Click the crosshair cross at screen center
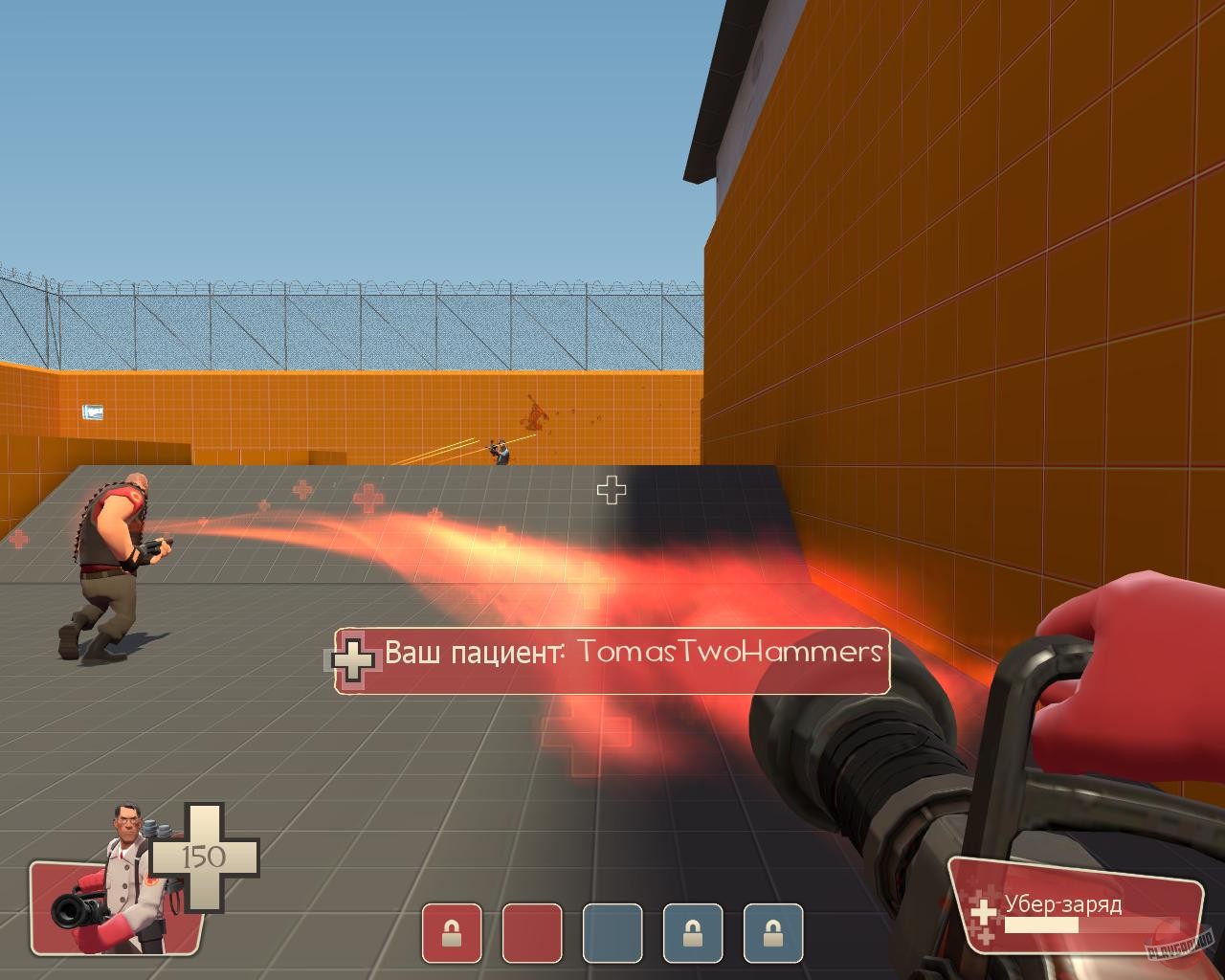This screenshot has height=980, width=1225. pos(610,492)
